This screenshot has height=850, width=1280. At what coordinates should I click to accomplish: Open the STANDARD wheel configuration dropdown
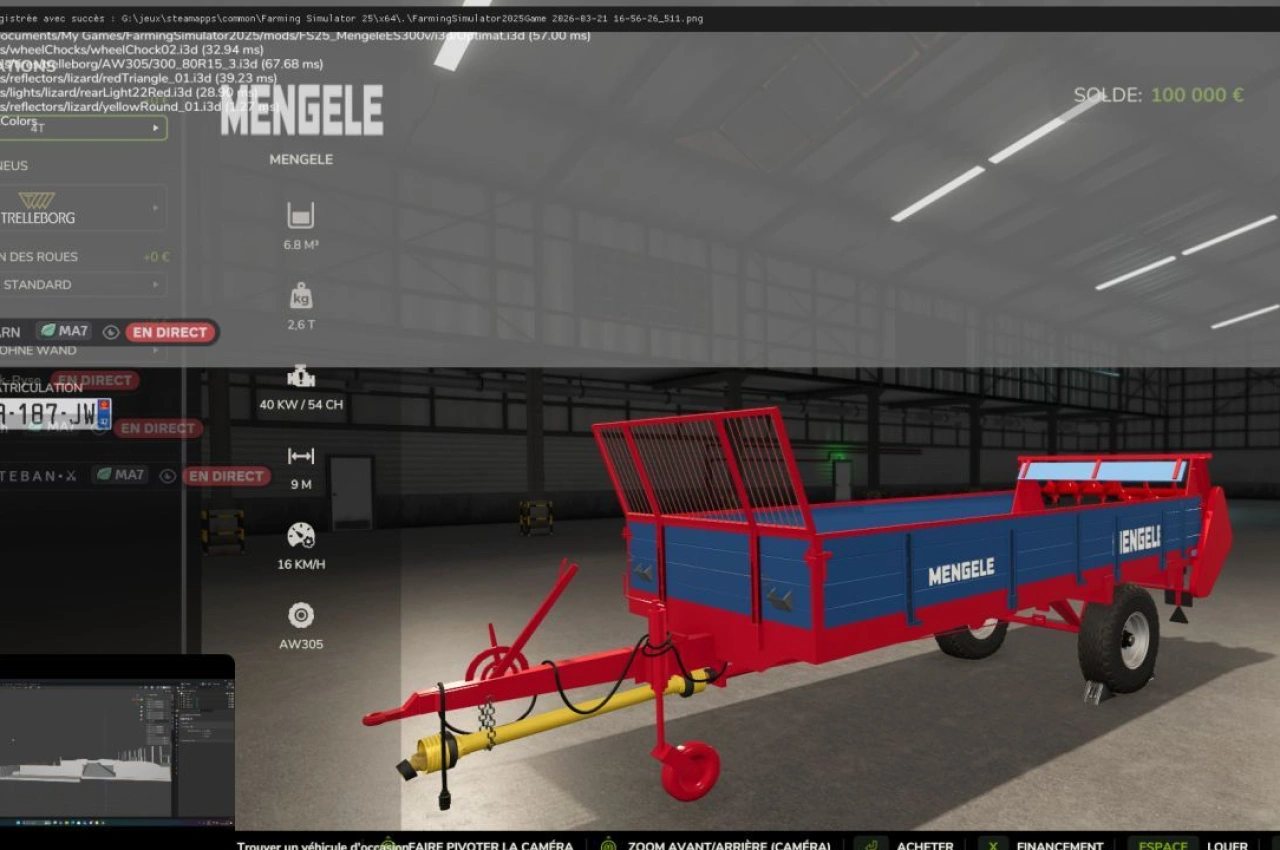coord(85,284)
